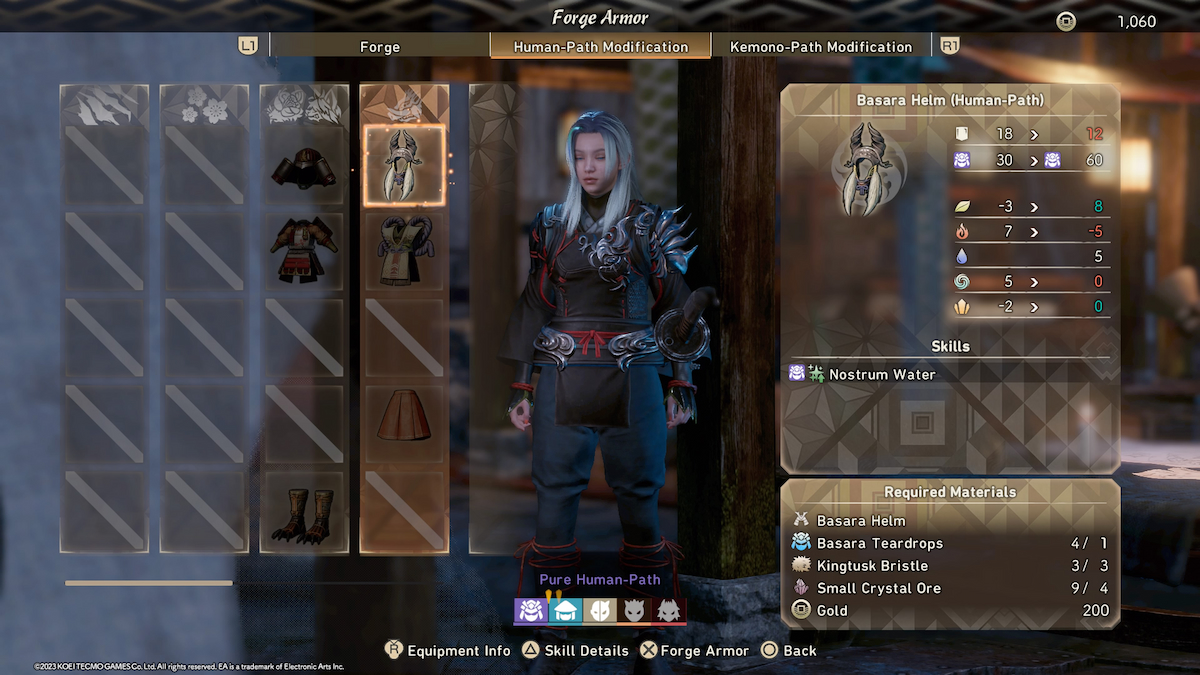Select the Basara Teardrops material row
Image resolution: width=1200 pixels, height=675 pixels.
950,543
